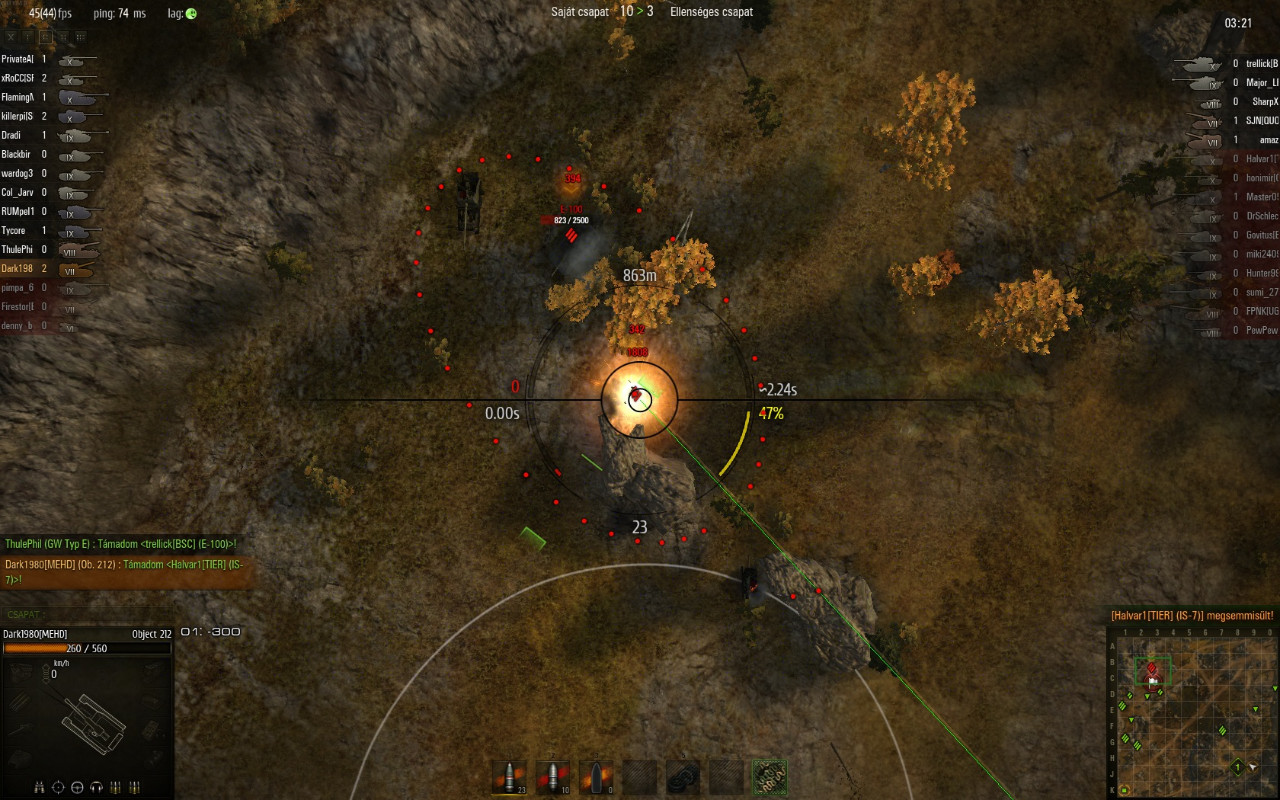Choose the third shell slot showing 0 rounds
This screenshot has width=1280, height=800.
click(596, 777)
